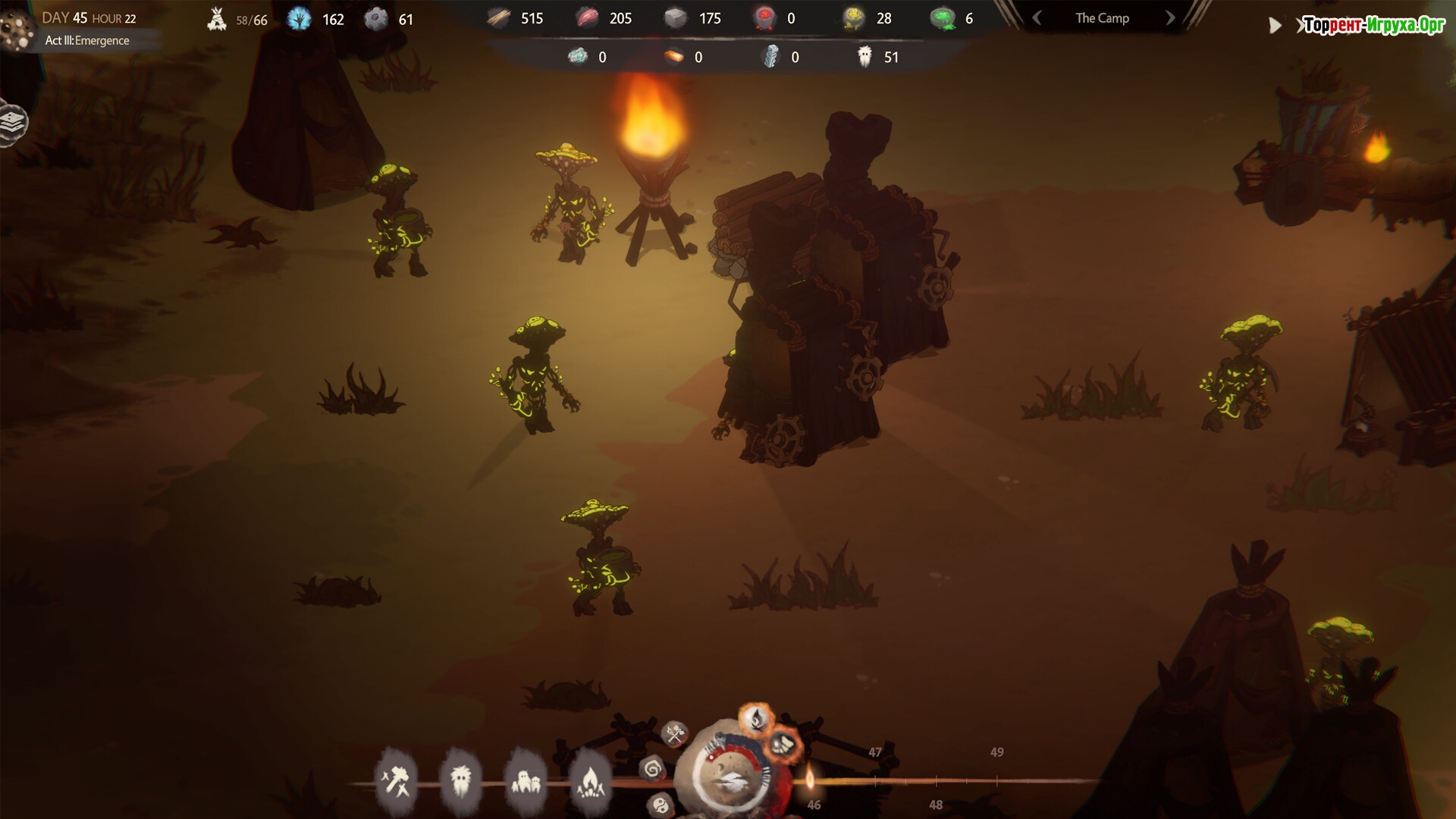Click the watermark site link overlay
This screenshot has height=819, width=1456.
click(1374, 26)
